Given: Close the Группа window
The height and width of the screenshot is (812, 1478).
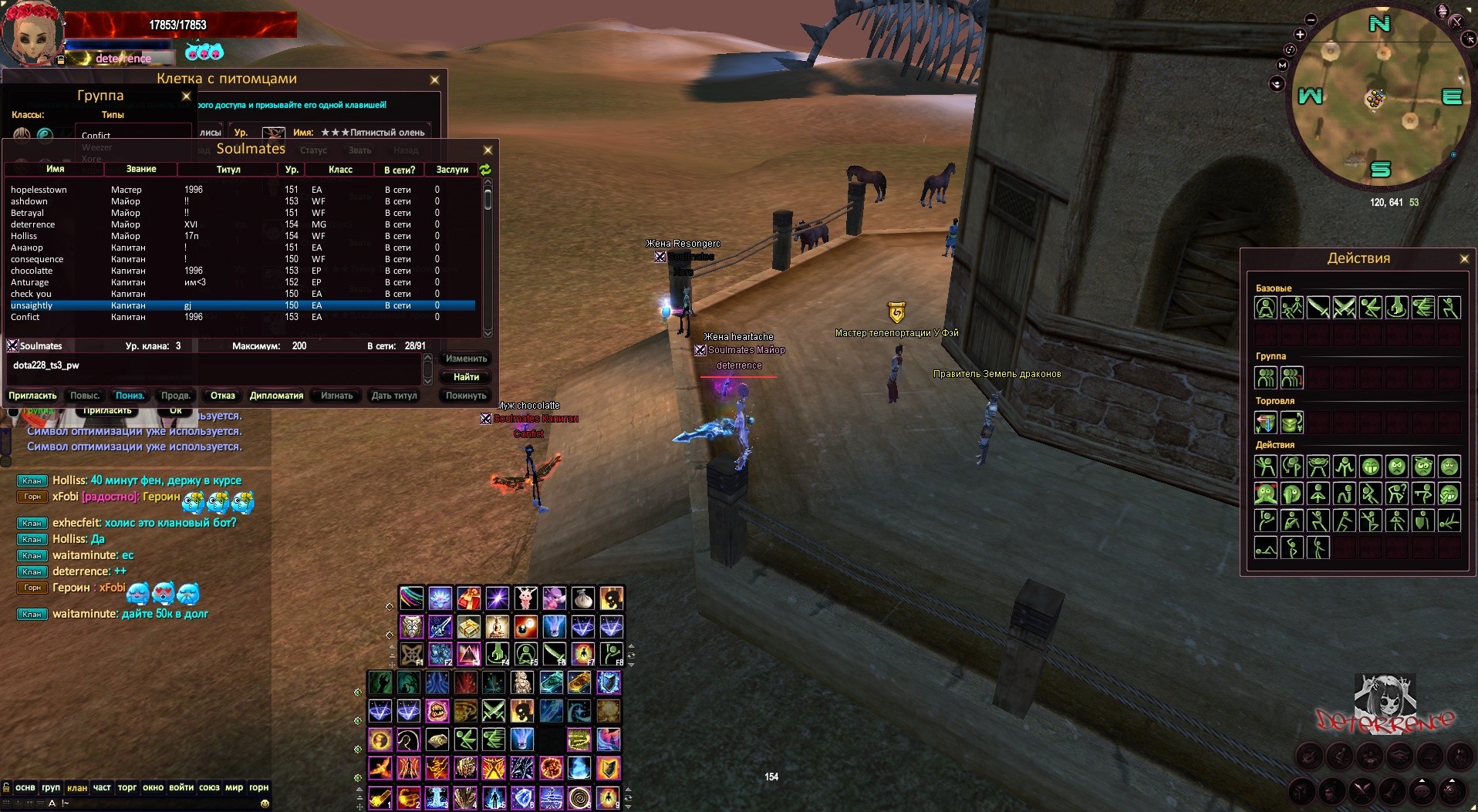Looking at the screenshot, I should click(x=186, y=96).
